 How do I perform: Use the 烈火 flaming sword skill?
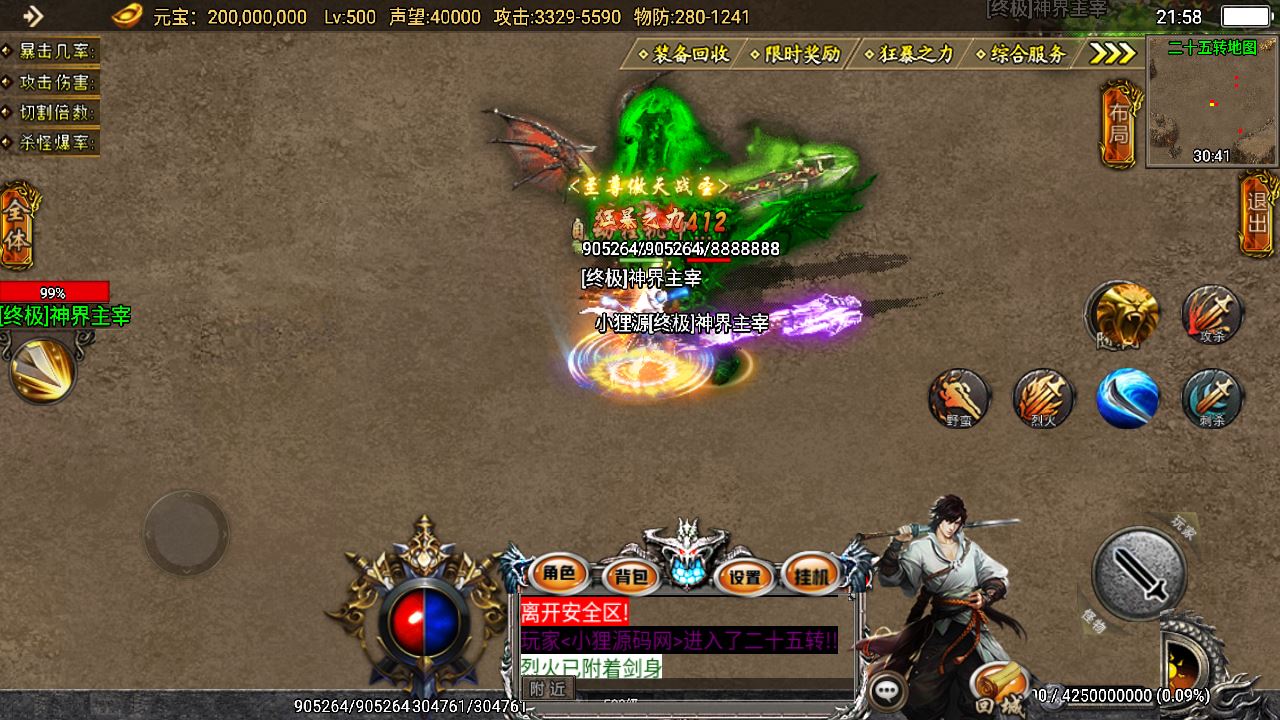pyautogui.click(x=1043, y=398)
